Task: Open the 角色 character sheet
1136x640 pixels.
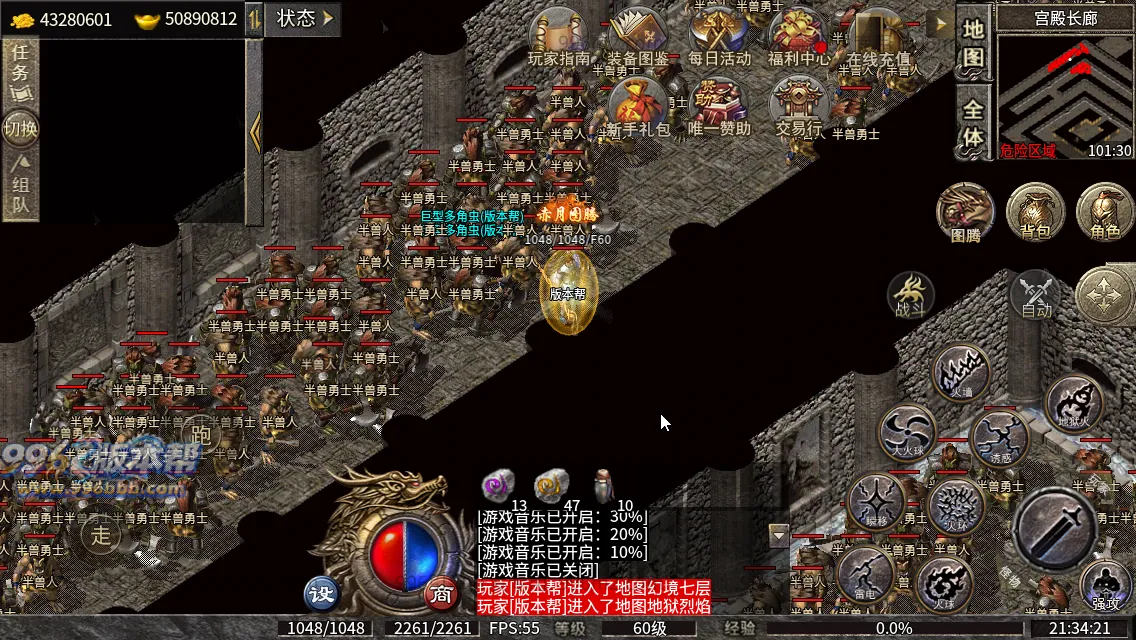Action: click(x=1105, y=213)
